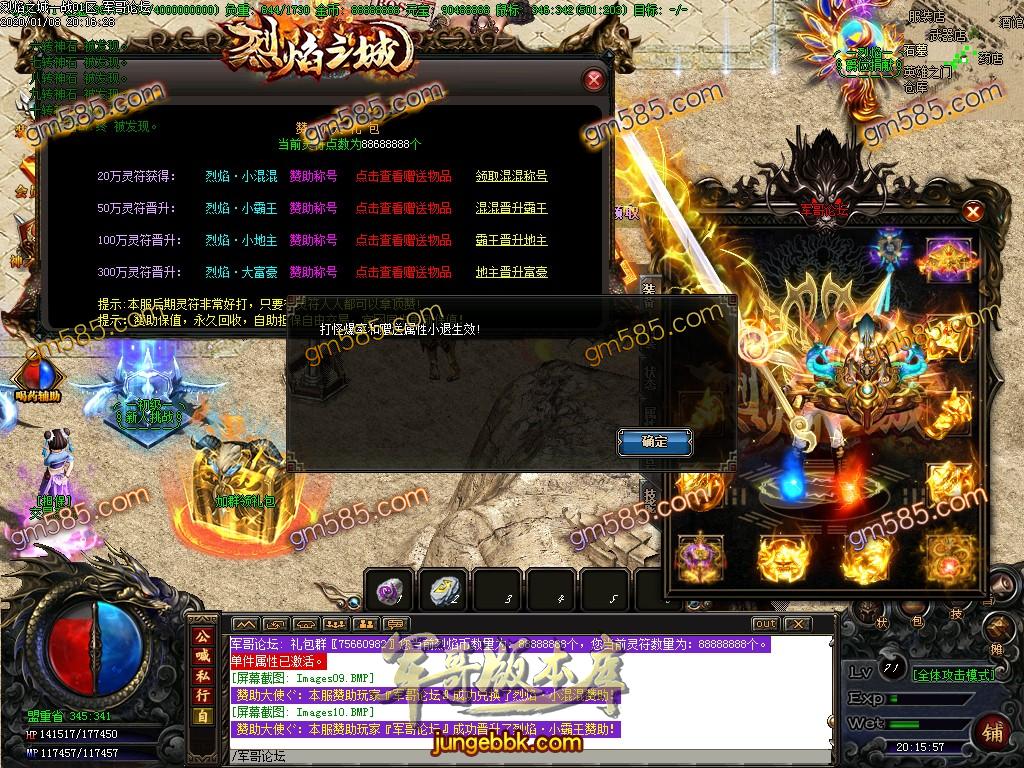The height and width of the screenshot is (768, 1024).
Task: View gift items for 烈焰·大富豪 row
Action: tap(403, 272)
